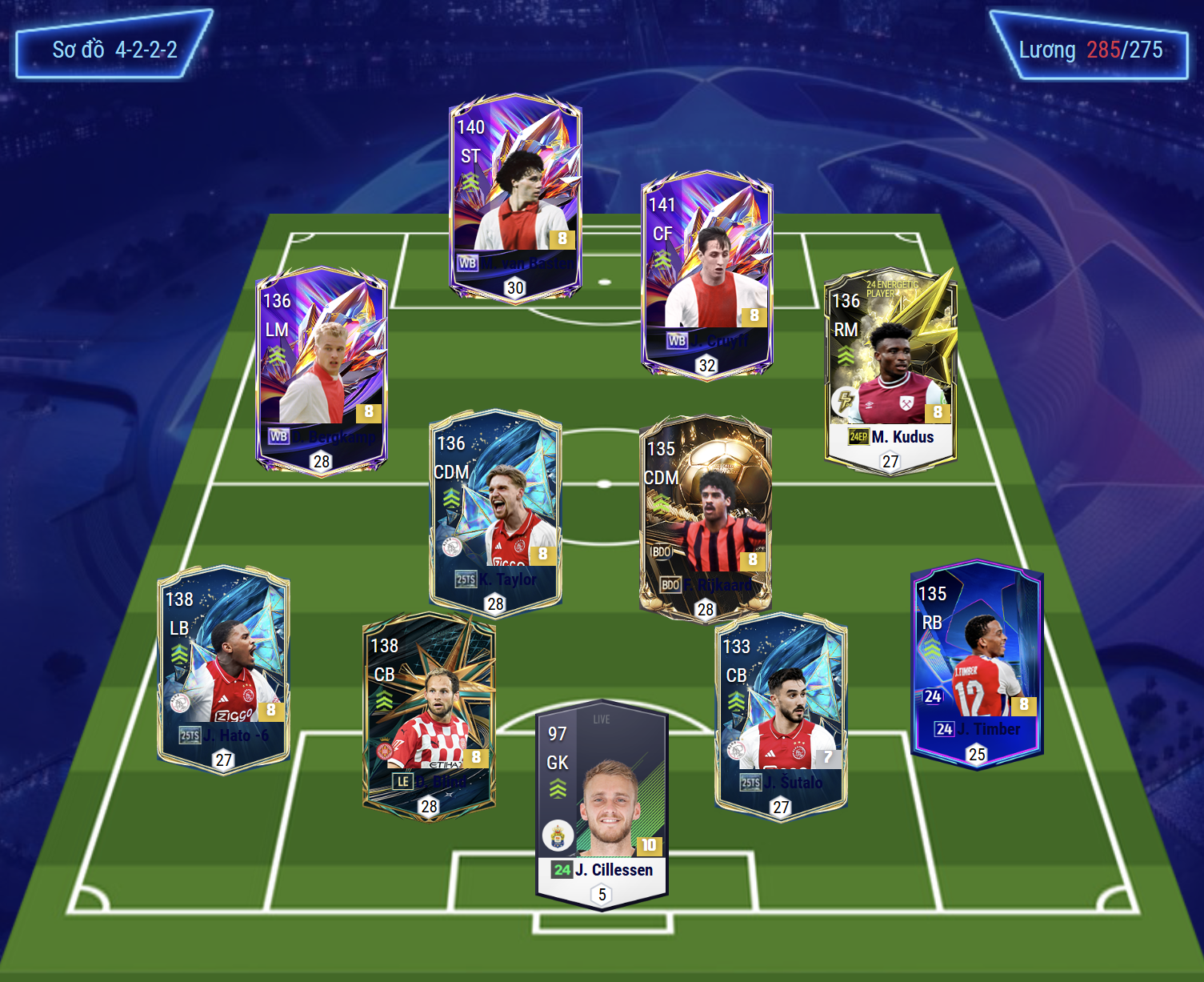This screenshot has width=1204, height=982.
Task: Select the van Basten ST card
Action: (x=515, y=196)
